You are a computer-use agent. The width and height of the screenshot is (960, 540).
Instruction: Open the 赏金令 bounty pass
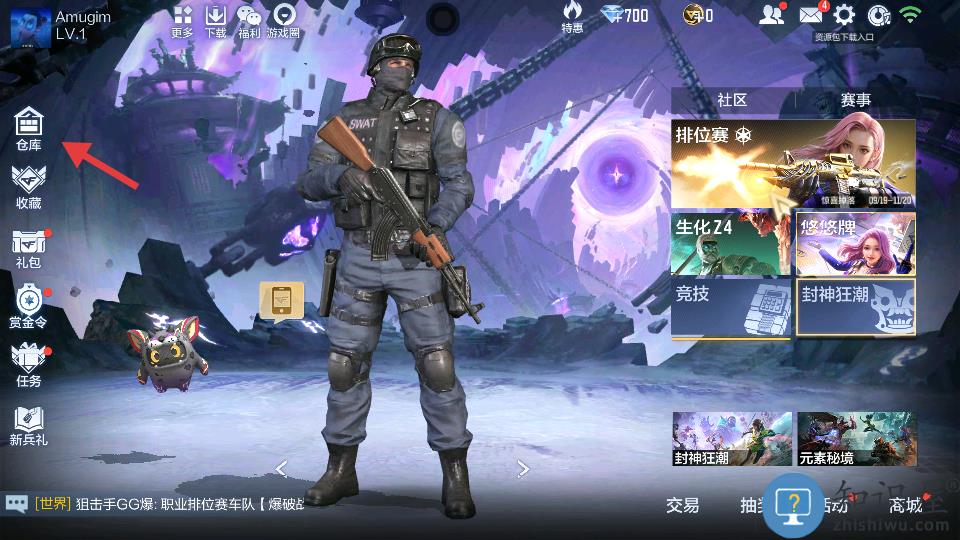point(28,306)
